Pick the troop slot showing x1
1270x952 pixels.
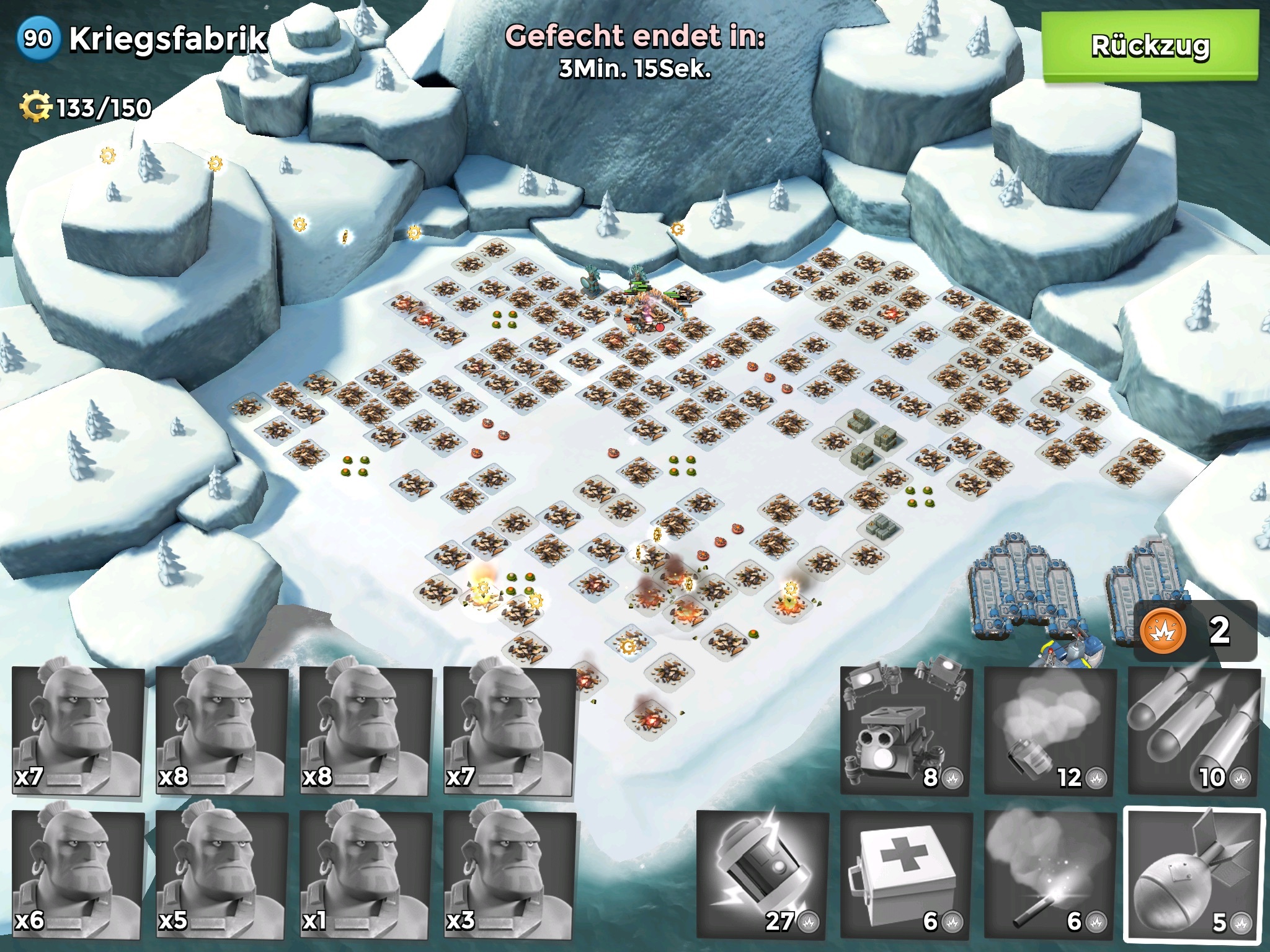click(366, 874)
